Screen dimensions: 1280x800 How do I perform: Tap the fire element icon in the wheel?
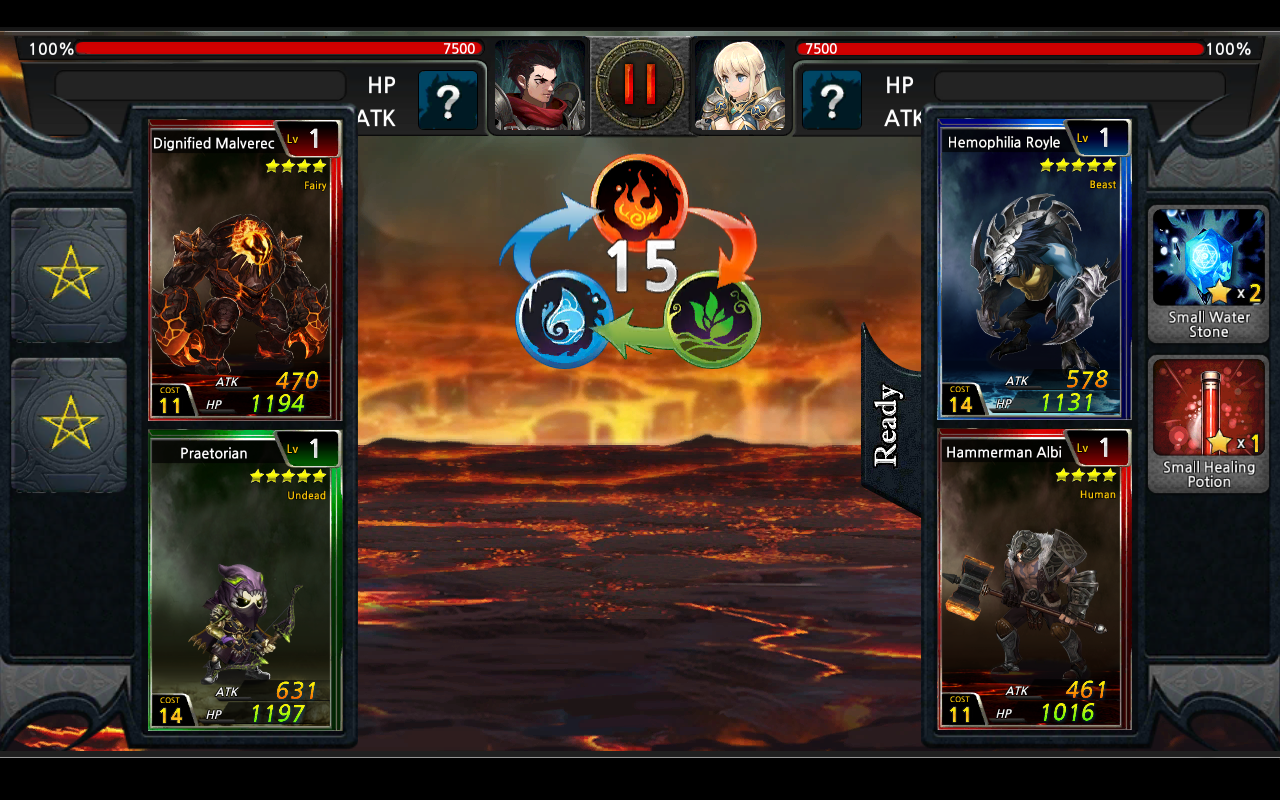tap(640, 204)
